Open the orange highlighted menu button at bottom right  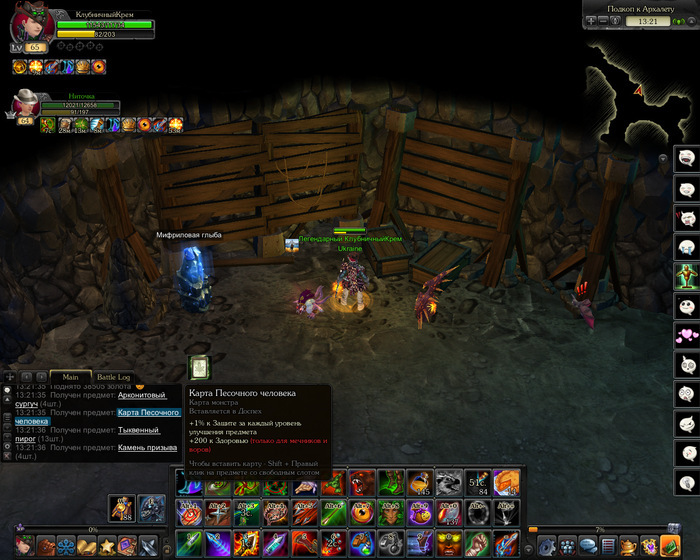click(x=671, y=546)
